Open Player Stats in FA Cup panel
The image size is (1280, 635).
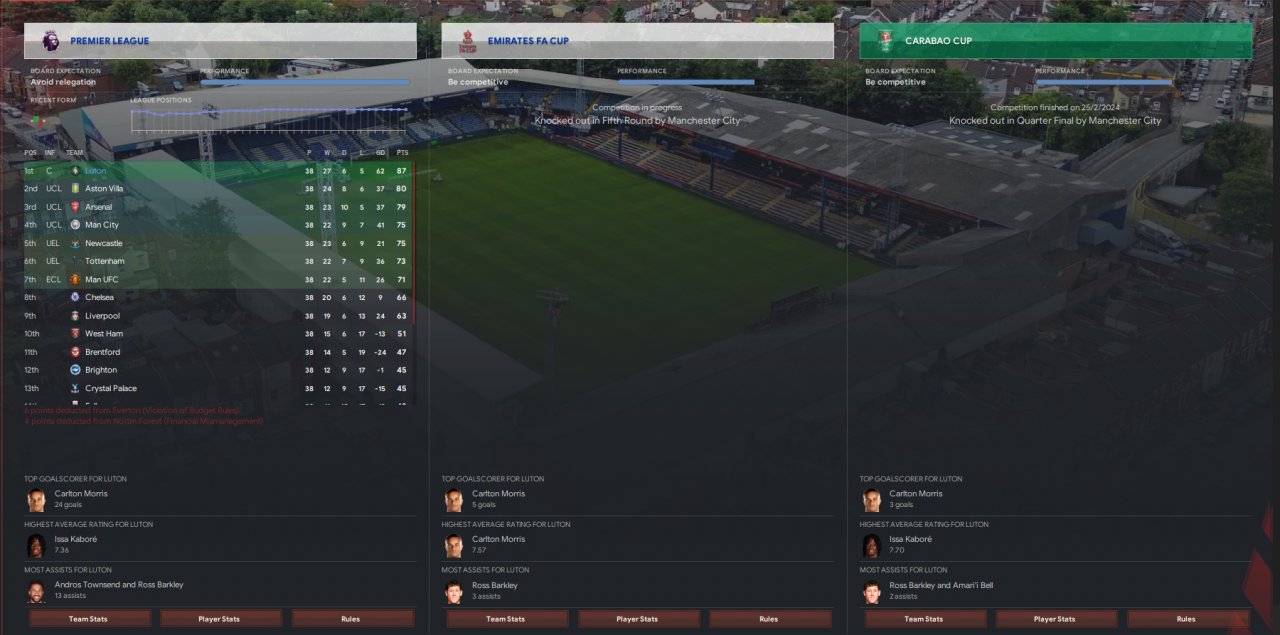click(x=636, y=619)
